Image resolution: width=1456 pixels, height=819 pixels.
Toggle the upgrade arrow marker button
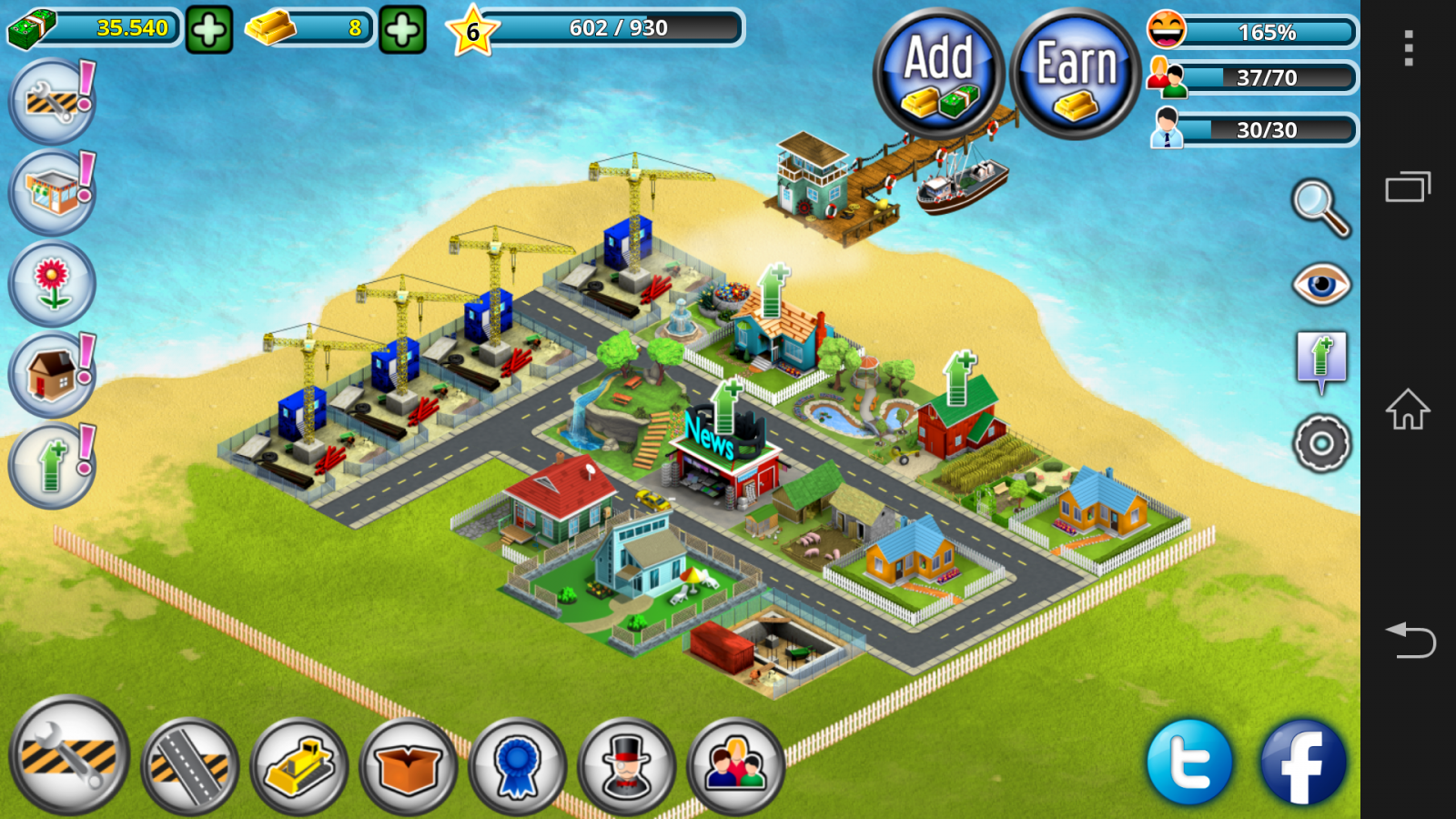pyautogui.click(x=1321, y=361)
